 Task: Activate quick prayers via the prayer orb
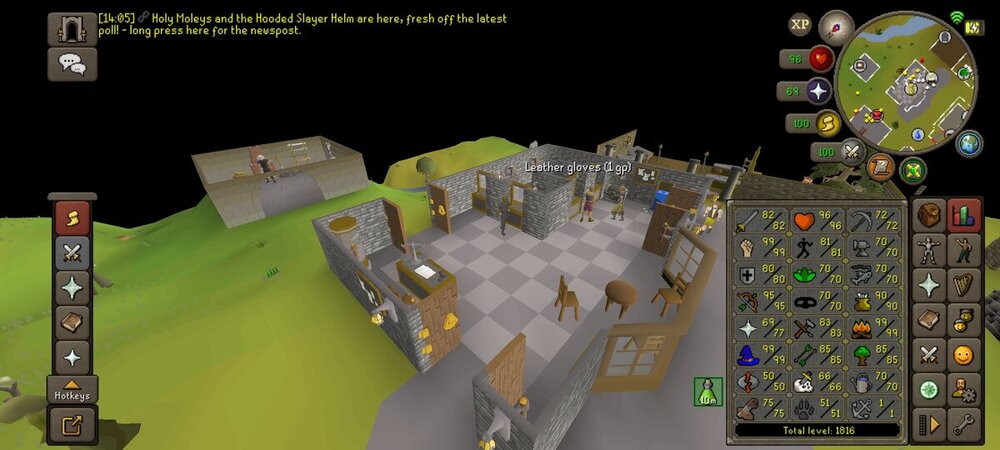(x=819, y=91)
